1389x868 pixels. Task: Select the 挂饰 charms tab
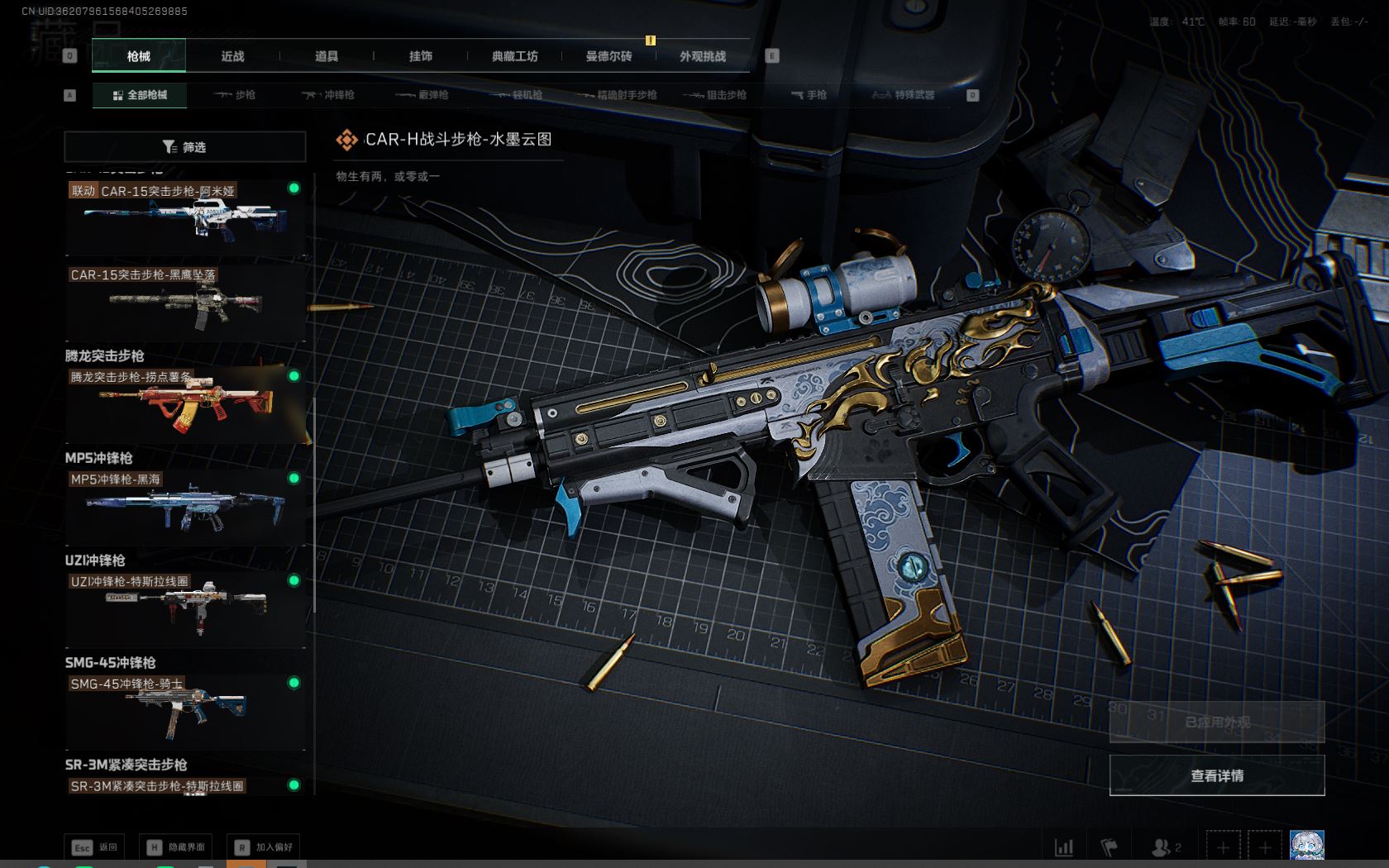pos(420,56)
